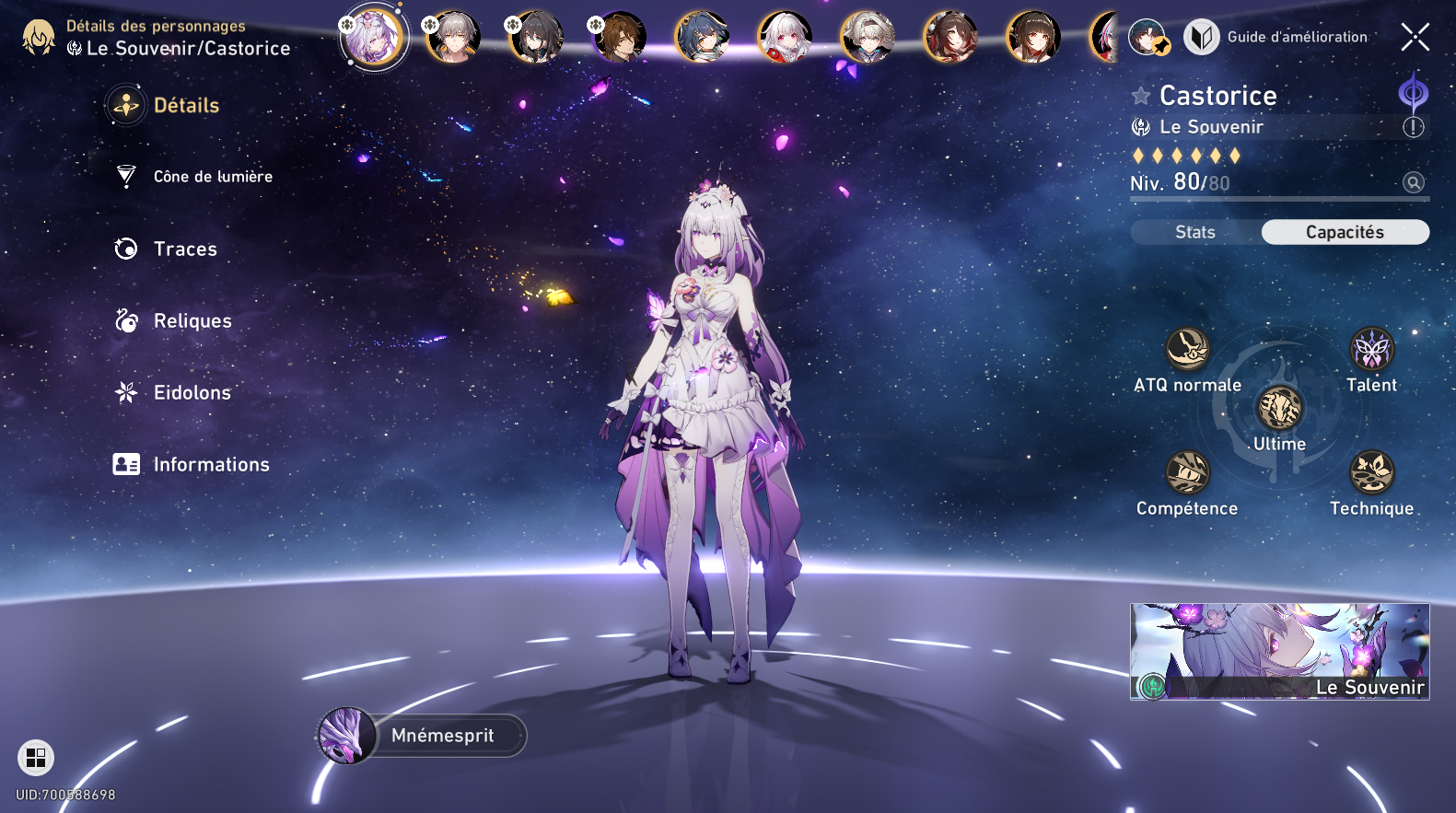Open the Le Souvenir light cone thumbnail
Viewport: 1456px width, 813px height.
[1279, 651]
